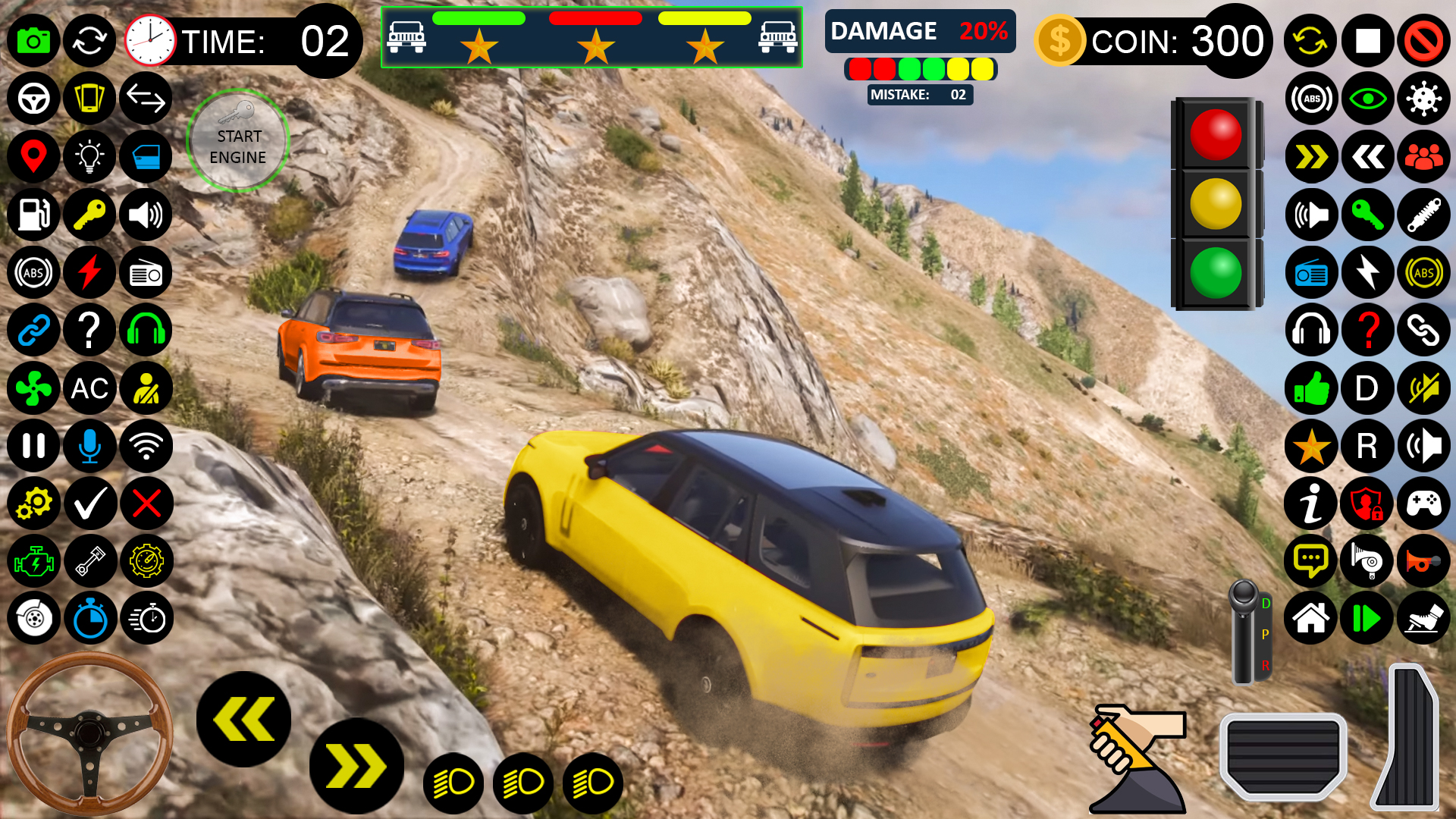Tap the speedometer gauge icon
The width and height of the screenshot is (1456, 819).
pyautogui.click(x=146, y=561)
